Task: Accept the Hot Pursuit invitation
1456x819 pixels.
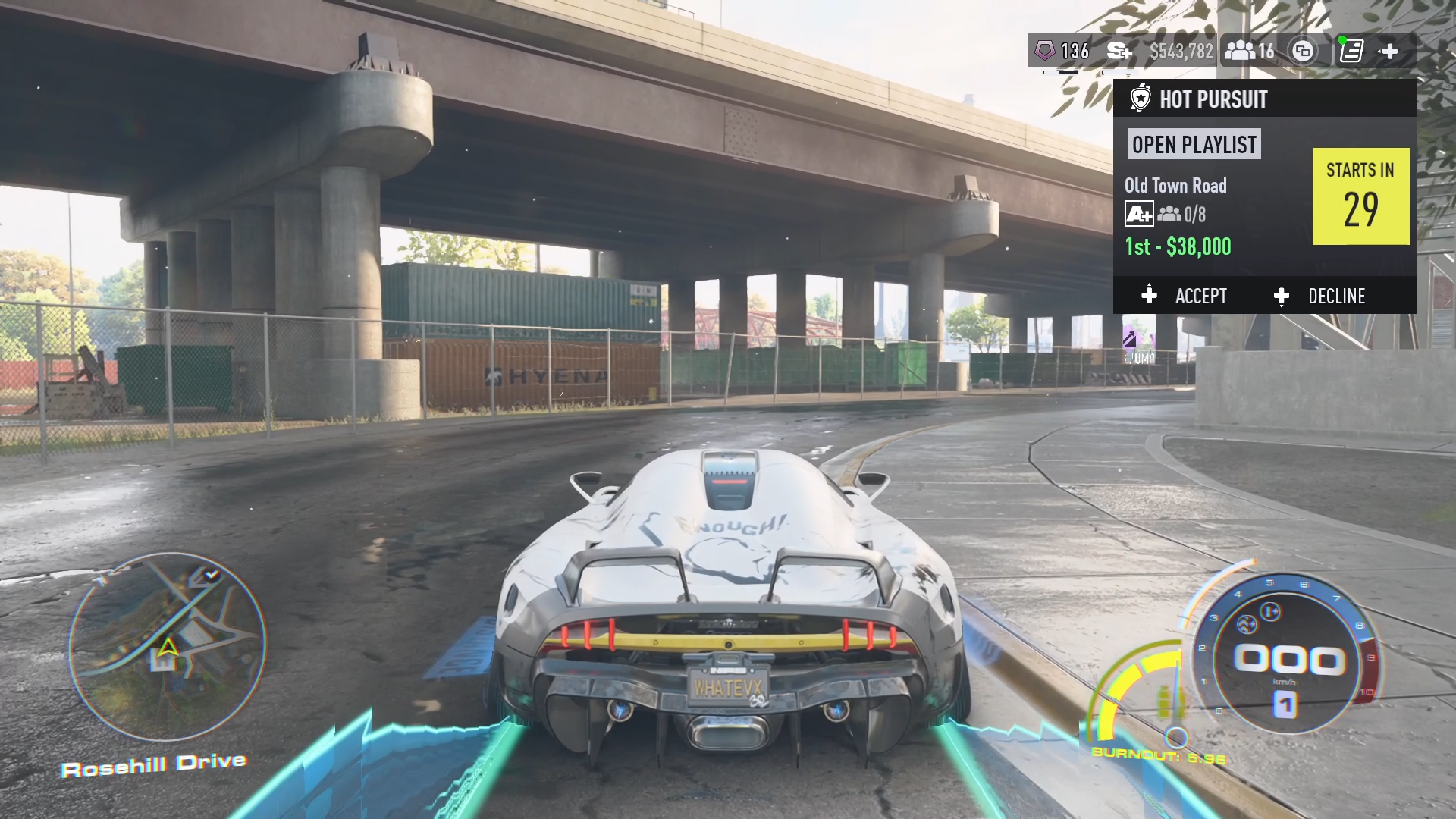Action: 1185,296
